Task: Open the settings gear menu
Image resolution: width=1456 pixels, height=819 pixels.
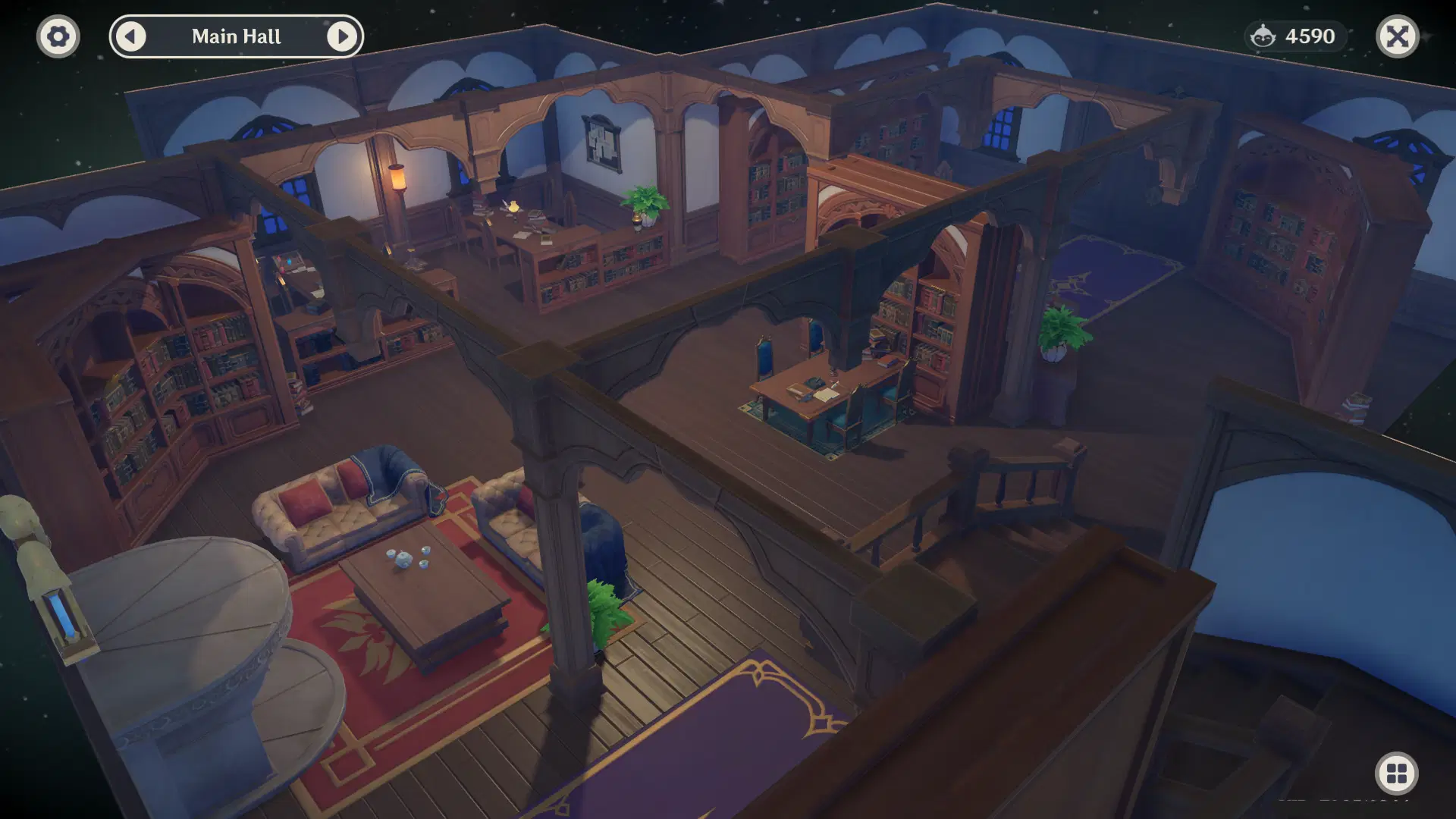Action: 58,36
